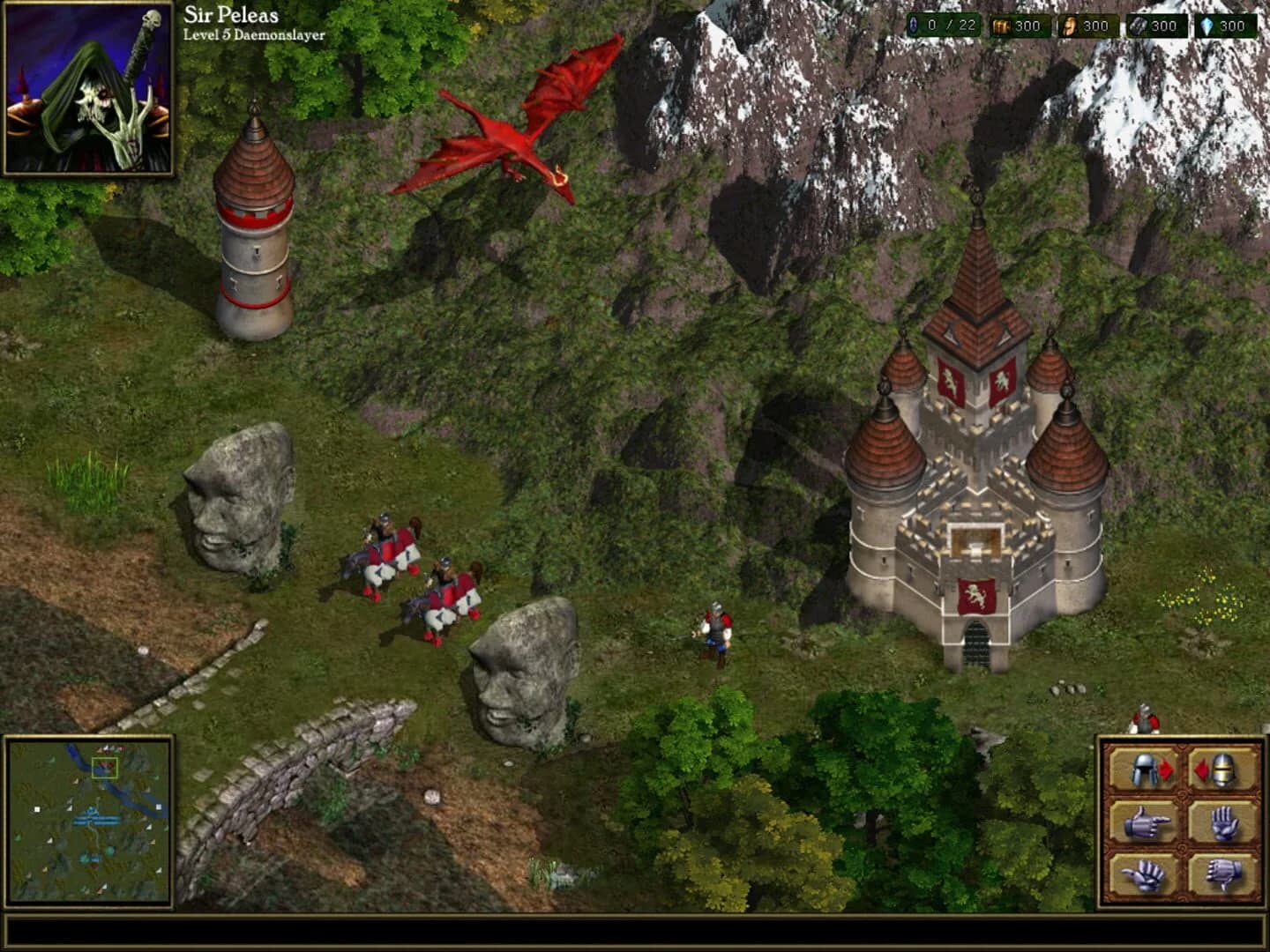Click the blue crystal resource icon
This screenshot has width=1270, height=952.
coord(1206,26)
